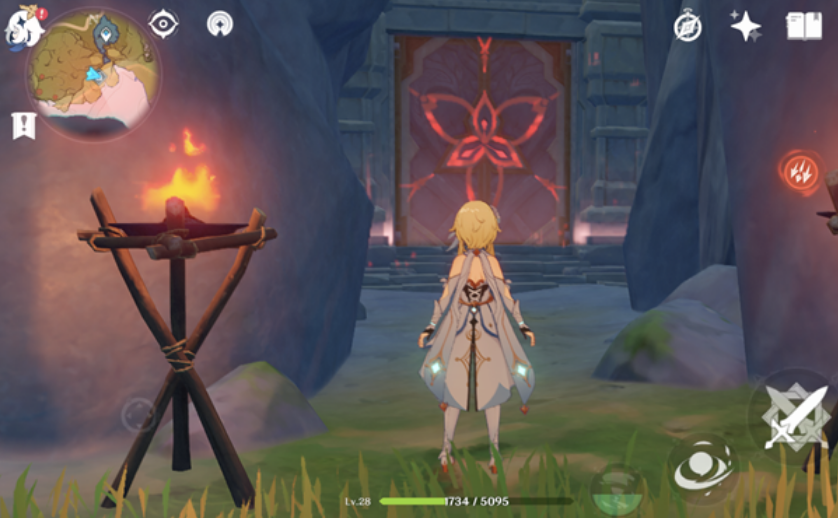
Task: Tap the eye-shaped icon beside the minimap
Action: (163, 23)
